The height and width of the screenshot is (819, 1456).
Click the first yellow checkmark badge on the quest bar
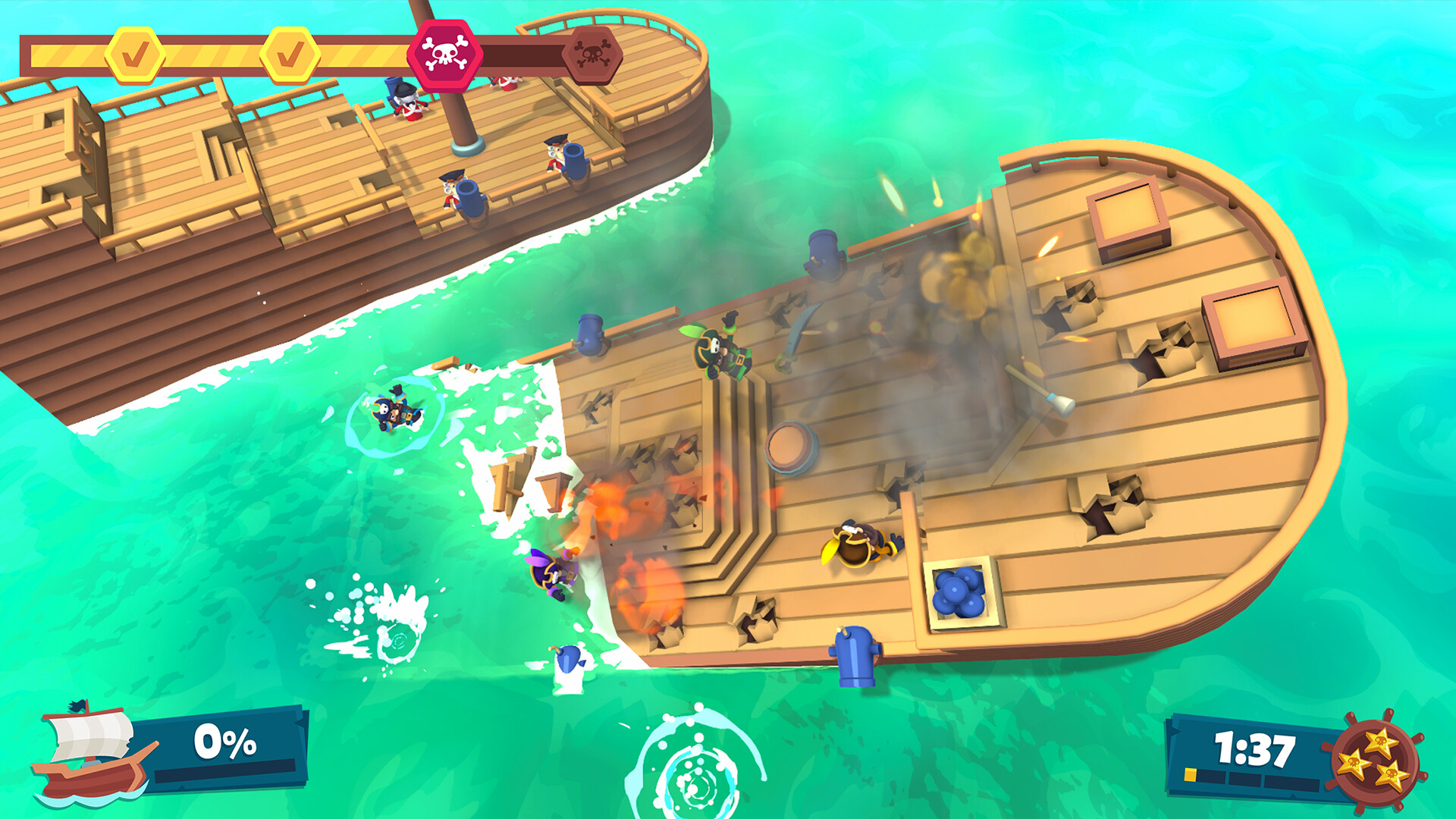(x=134, y=53)
